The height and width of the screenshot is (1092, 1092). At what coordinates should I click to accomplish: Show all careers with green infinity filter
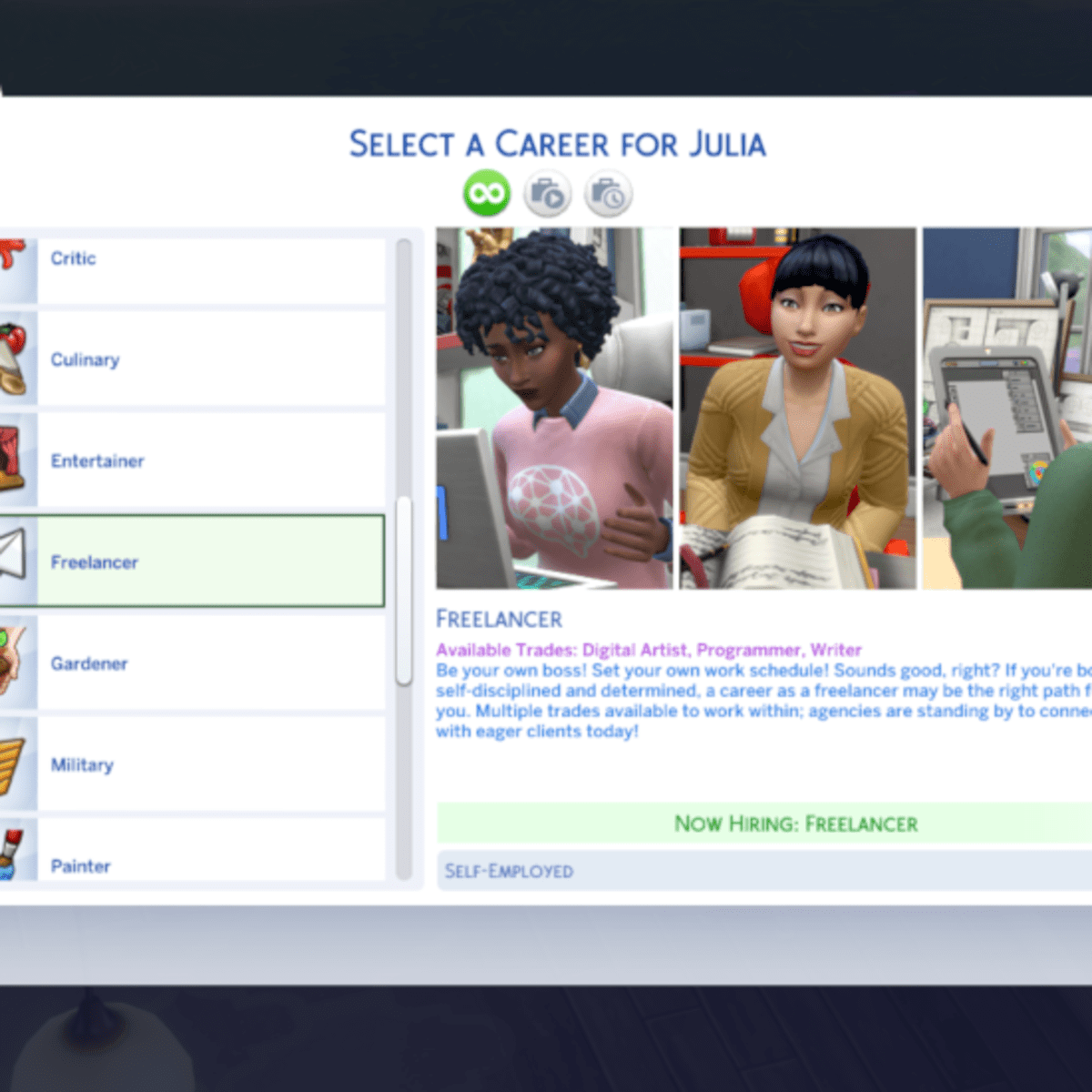(x=487, y=194)
